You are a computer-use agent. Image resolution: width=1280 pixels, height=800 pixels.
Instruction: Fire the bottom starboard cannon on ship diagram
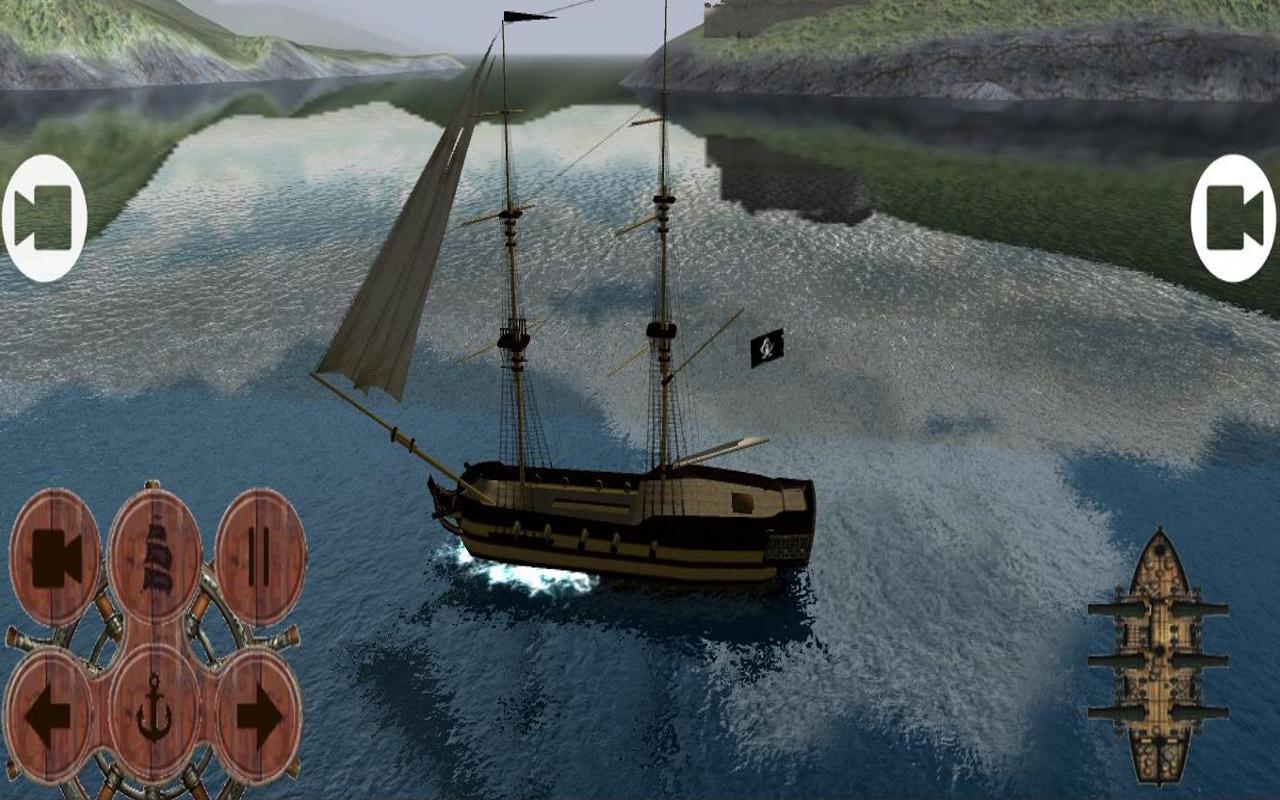(1216, 714)
